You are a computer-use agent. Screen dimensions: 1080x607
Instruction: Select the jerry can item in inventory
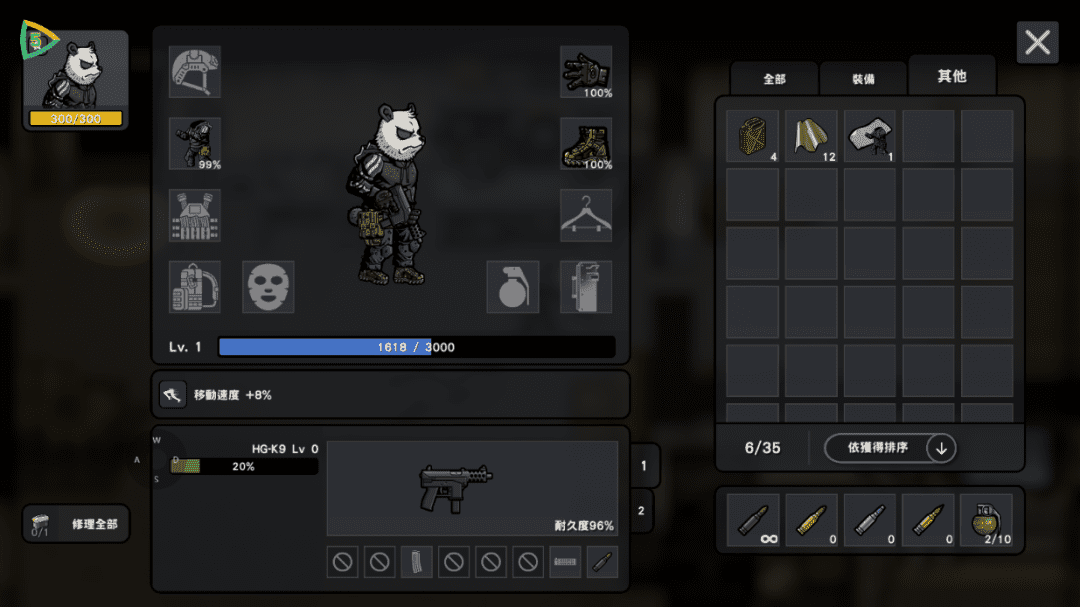[x=752, y=136]
